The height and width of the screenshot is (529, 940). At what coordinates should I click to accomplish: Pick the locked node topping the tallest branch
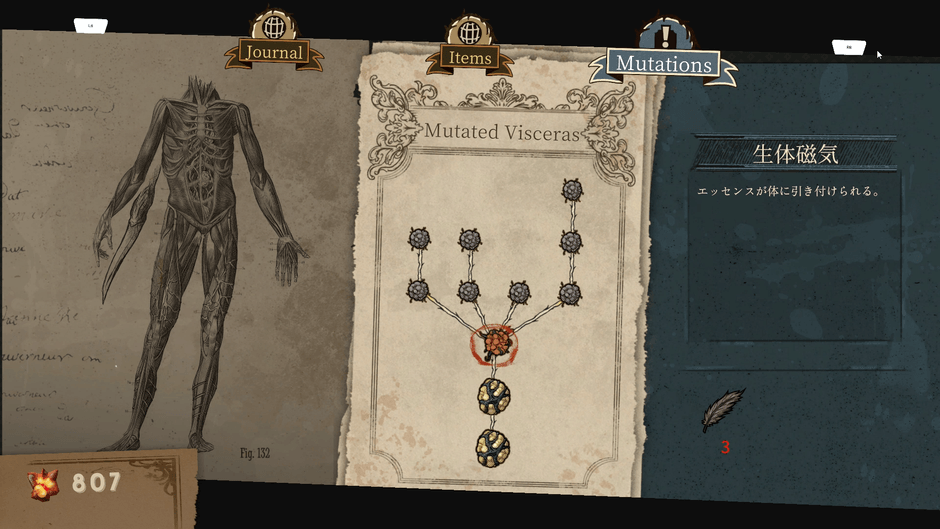(572, 190)
